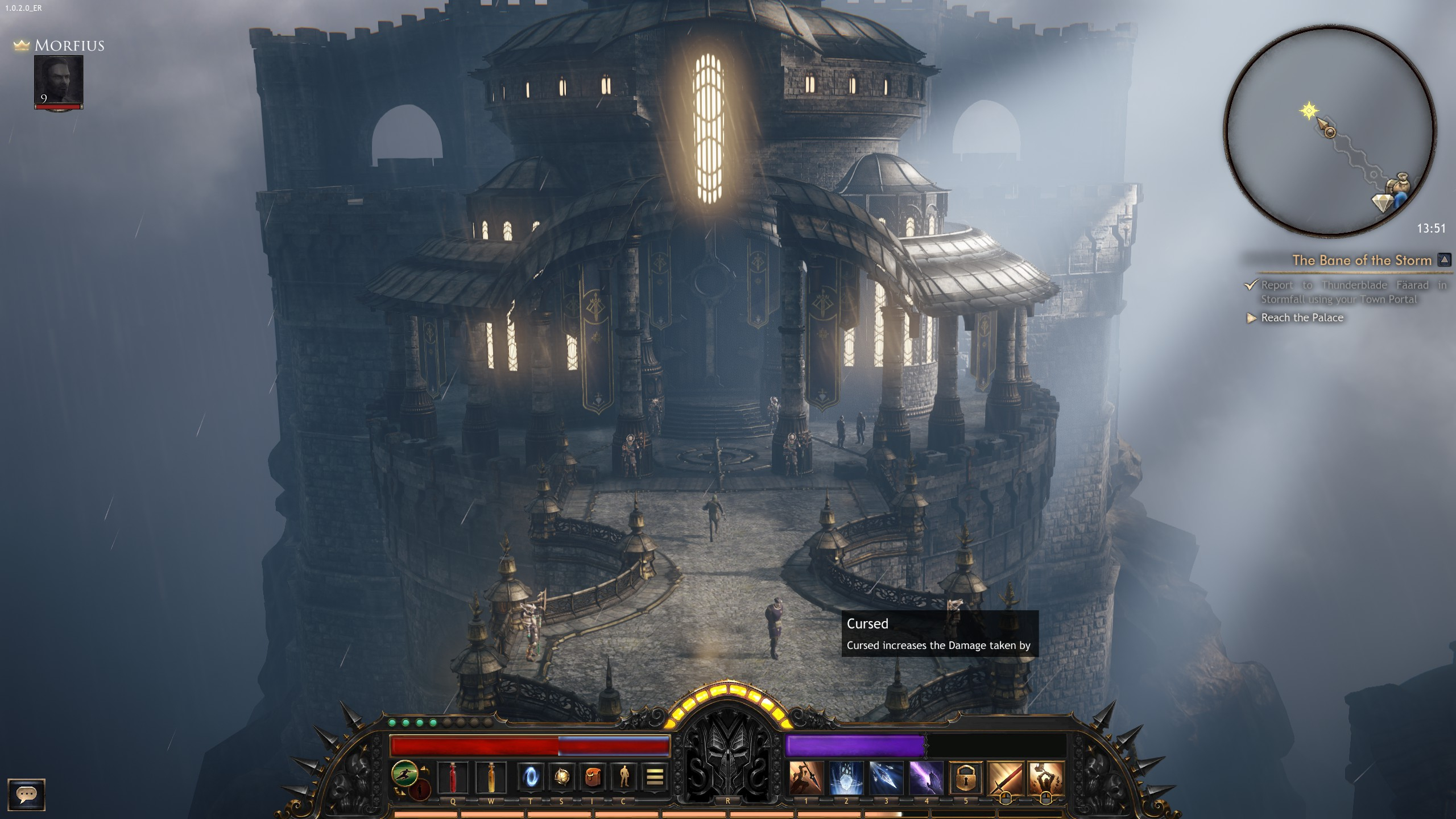
Task: Select the locked skill slot
Action: tap(966, 777)
